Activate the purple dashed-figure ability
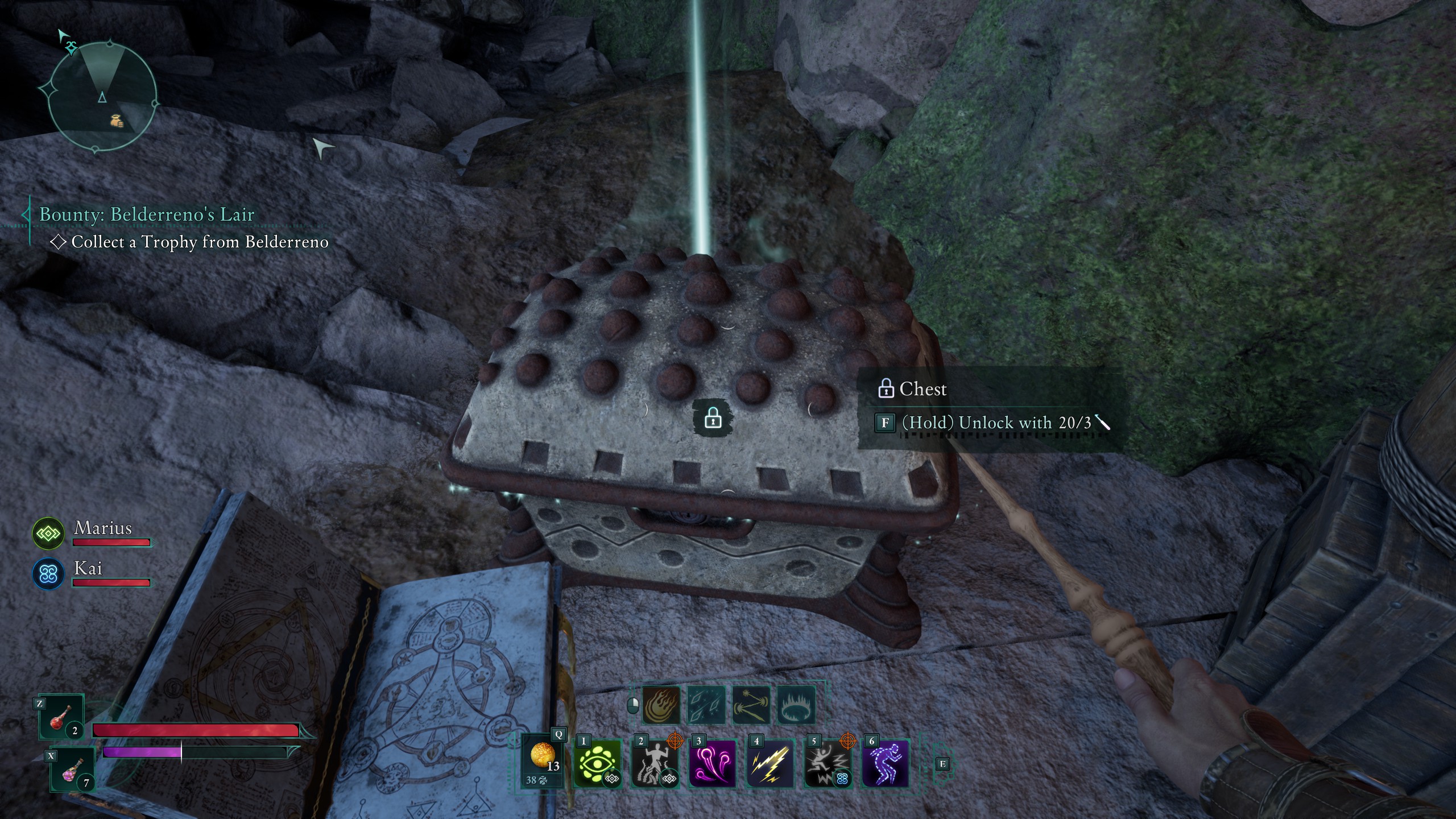This screenshot has width=1456, height=819. [x=885, y=763]
